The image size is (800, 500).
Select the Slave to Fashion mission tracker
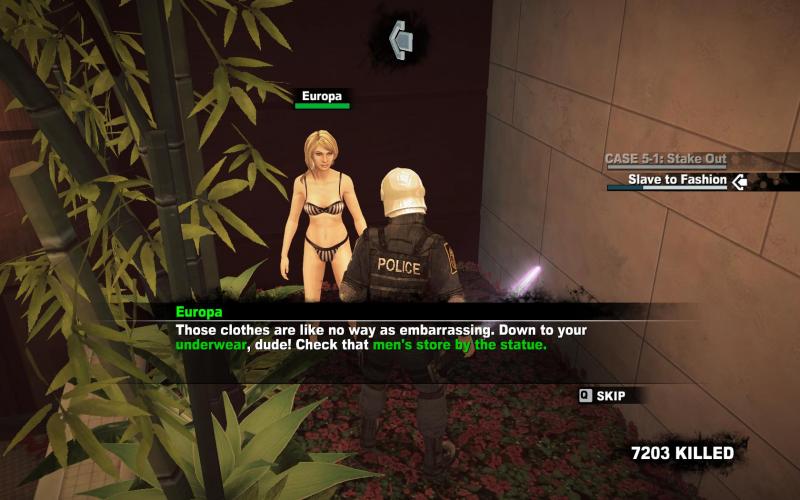[x=676, y=181]
